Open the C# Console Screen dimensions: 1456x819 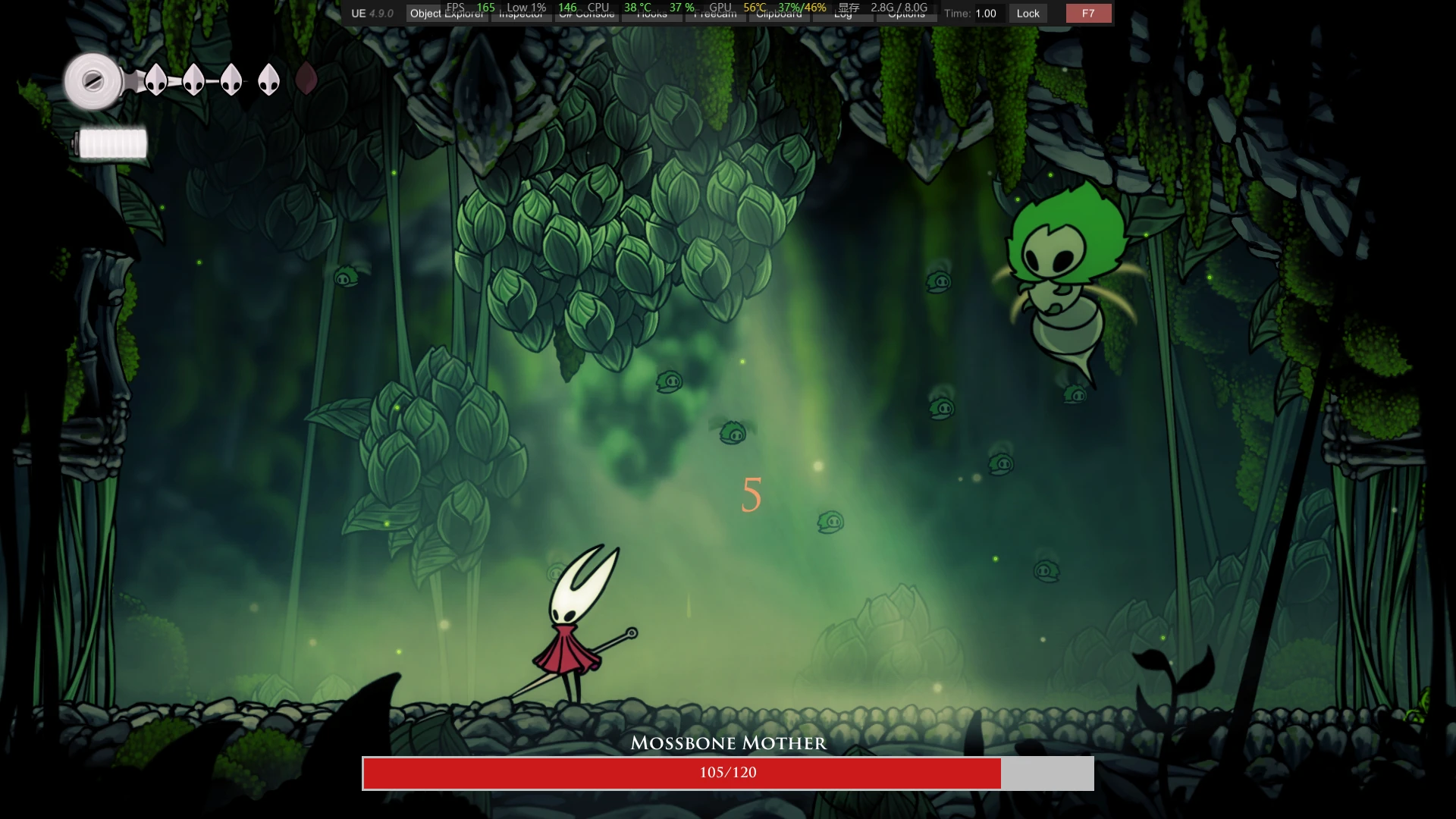(585, 13)
